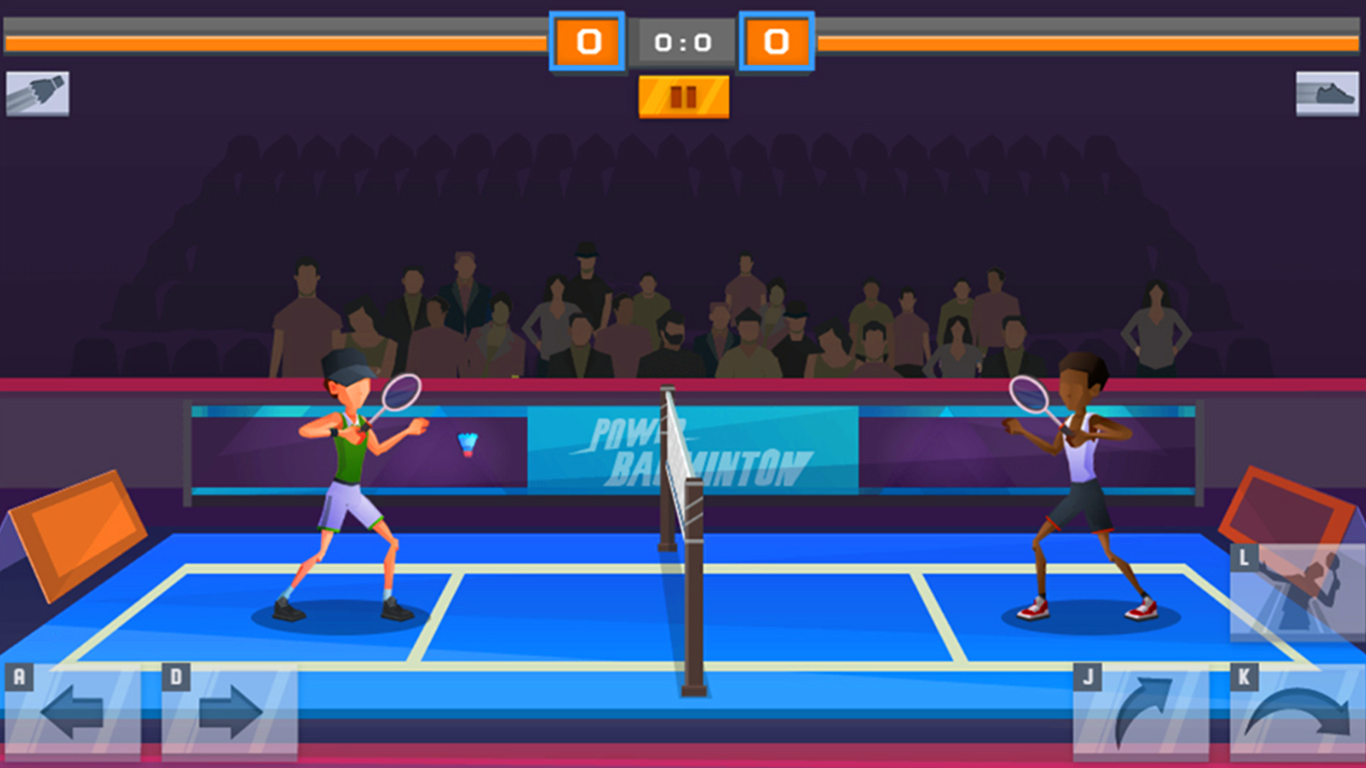Click the gold trim below the scoreboard
Viewport: 1366px width, 768px height.
point(683,95)
